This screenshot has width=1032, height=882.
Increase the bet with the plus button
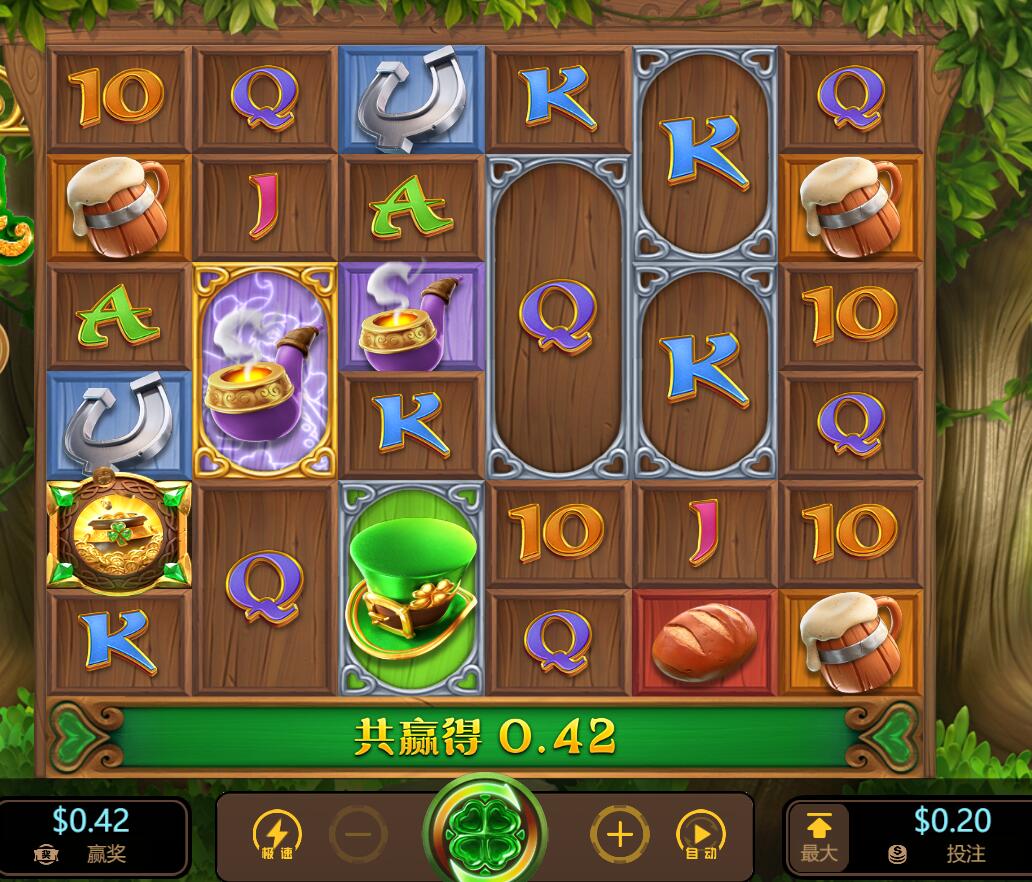click(x=620, y=833)
